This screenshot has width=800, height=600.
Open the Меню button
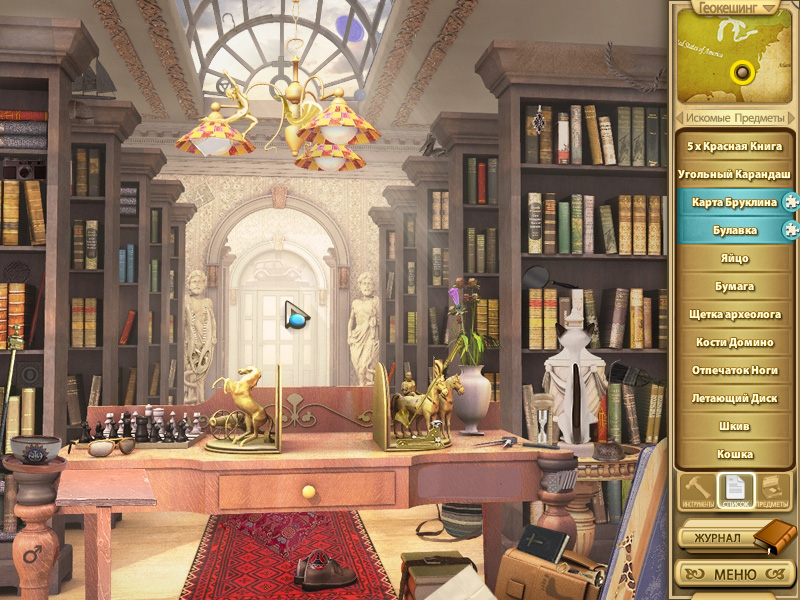point(734,575)
